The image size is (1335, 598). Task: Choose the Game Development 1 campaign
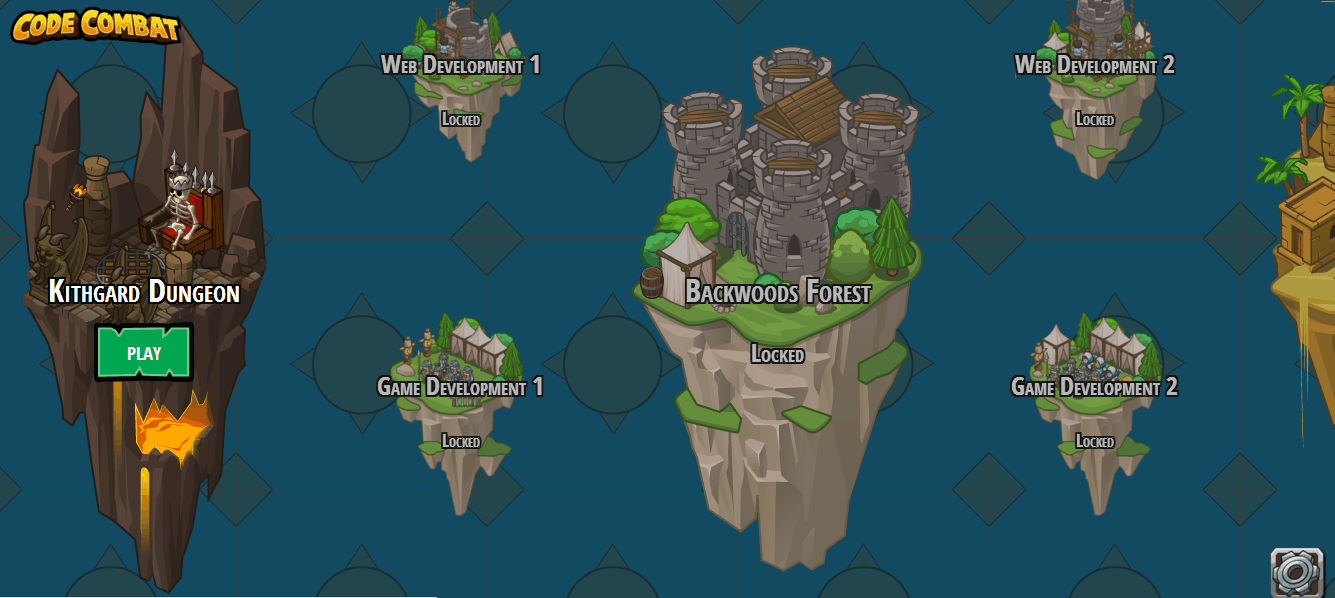point(460,387)
